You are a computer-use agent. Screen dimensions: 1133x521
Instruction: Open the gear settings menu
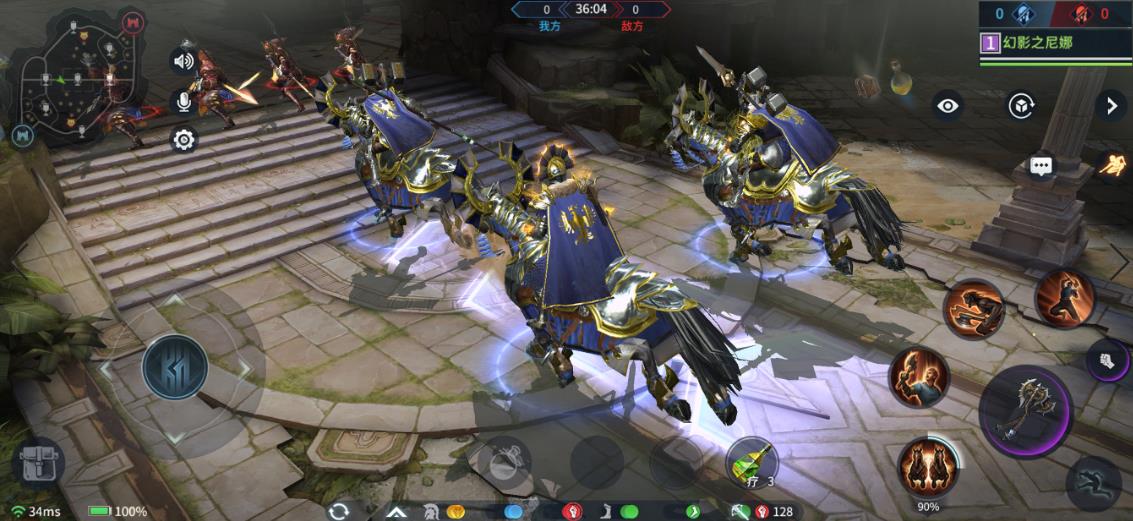(x=183, y=139)
